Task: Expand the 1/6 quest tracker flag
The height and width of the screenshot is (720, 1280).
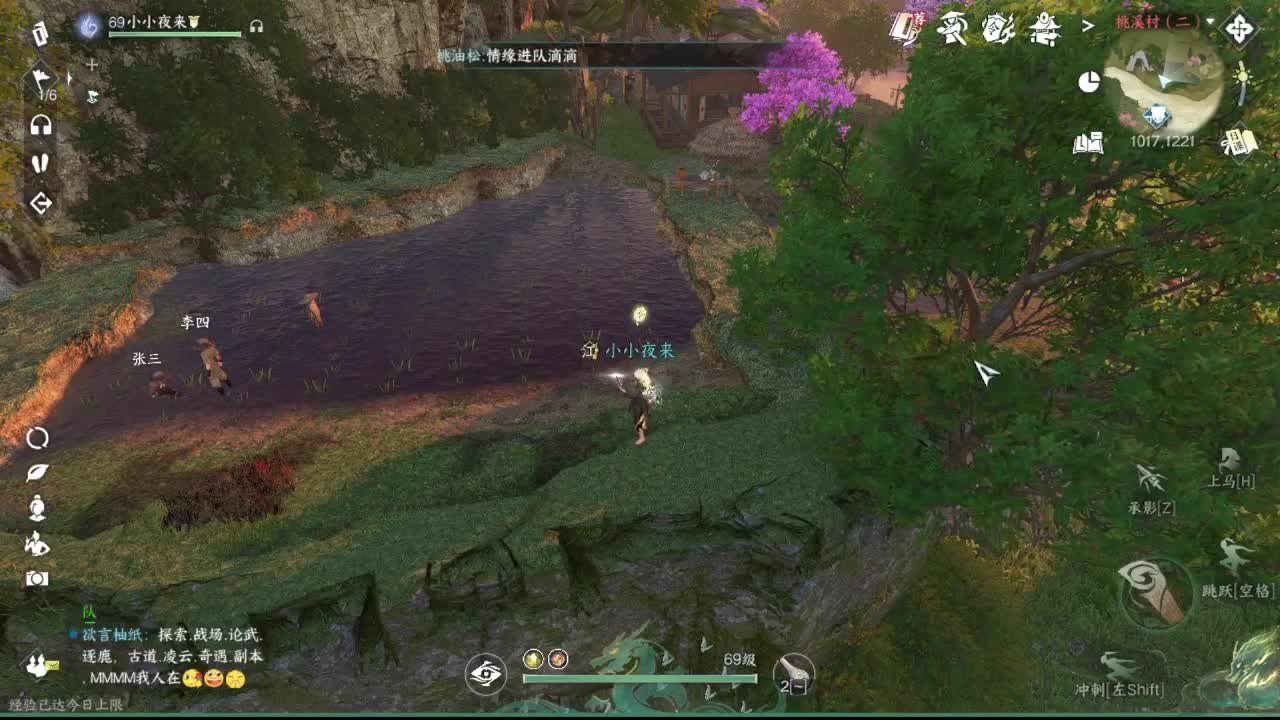Action: (x=43, y=78)
